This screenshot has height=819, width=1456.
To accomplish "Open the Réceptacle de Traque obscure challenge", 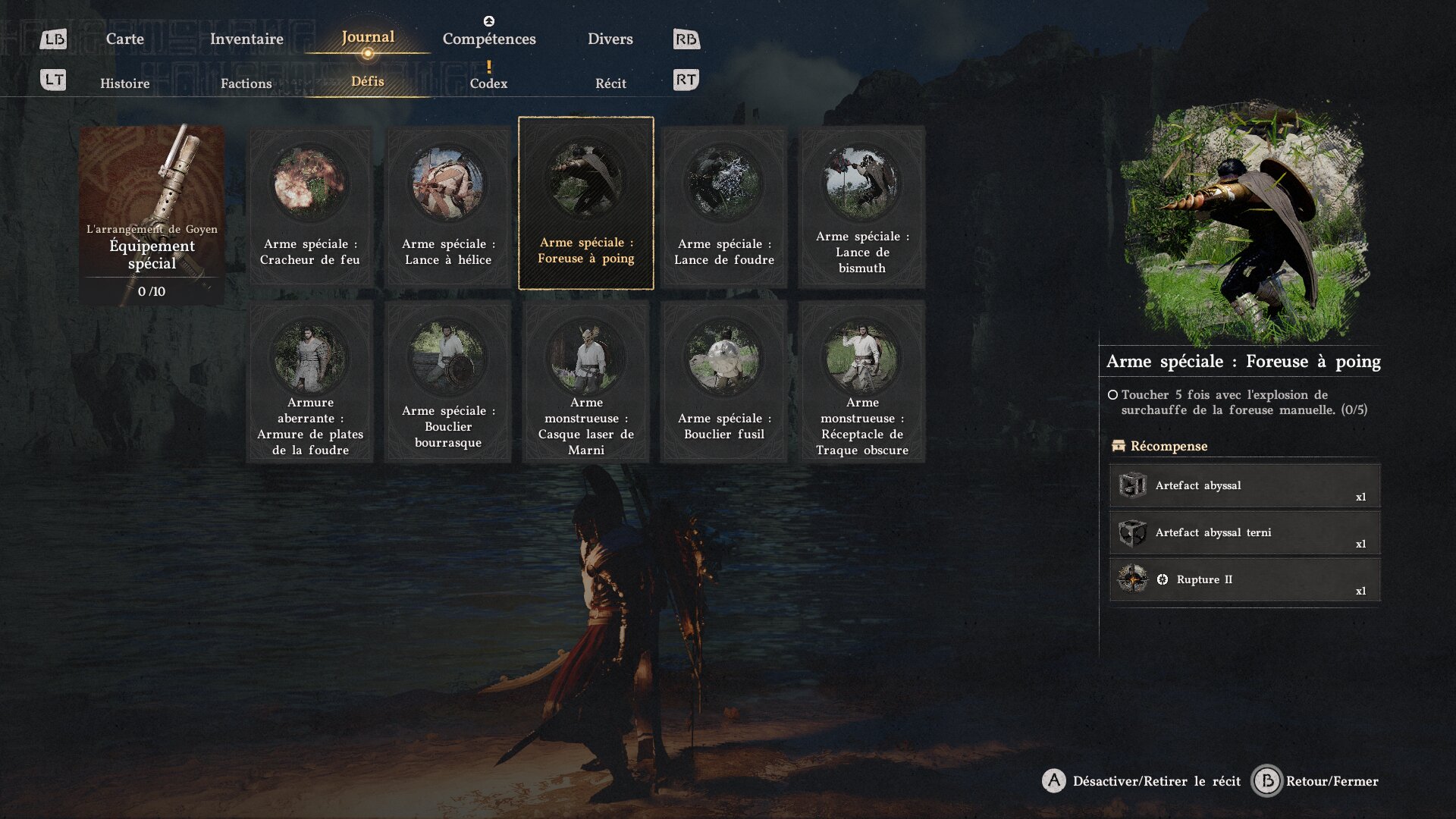I will click(862, 381).
